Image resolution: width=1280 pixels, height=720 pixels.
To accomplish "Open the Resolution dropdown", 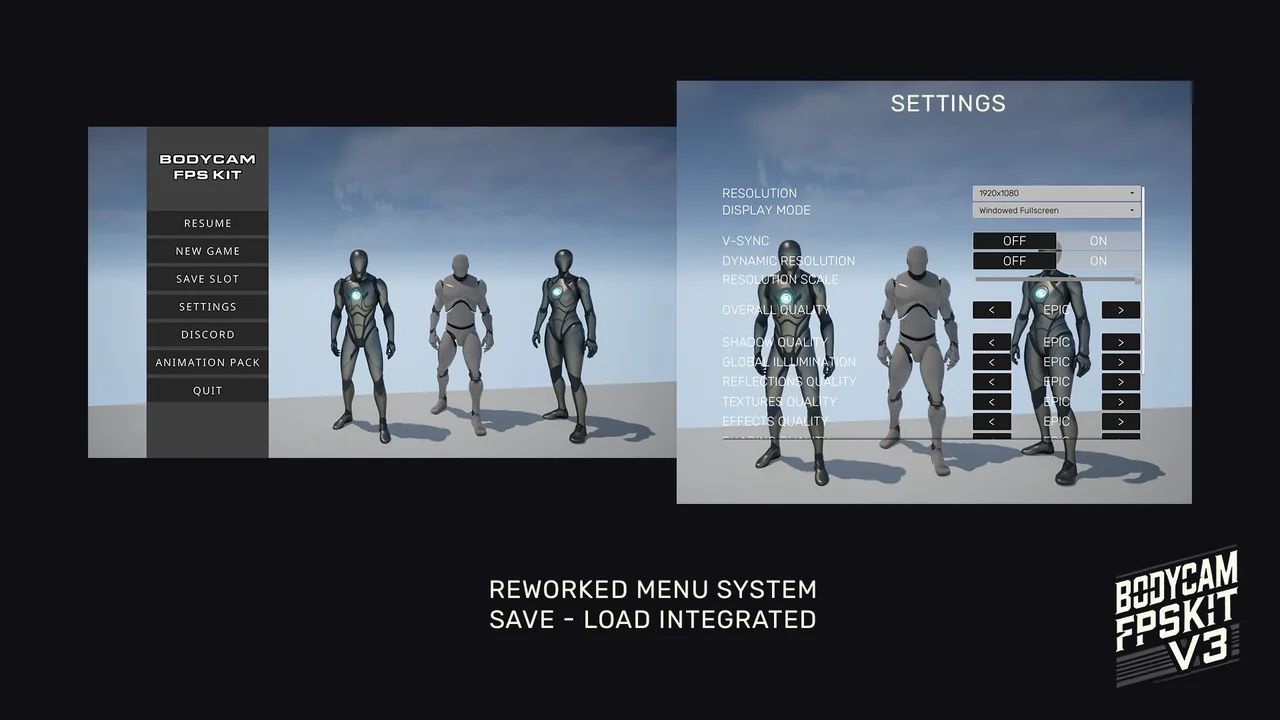I will tap(1056, 193).
